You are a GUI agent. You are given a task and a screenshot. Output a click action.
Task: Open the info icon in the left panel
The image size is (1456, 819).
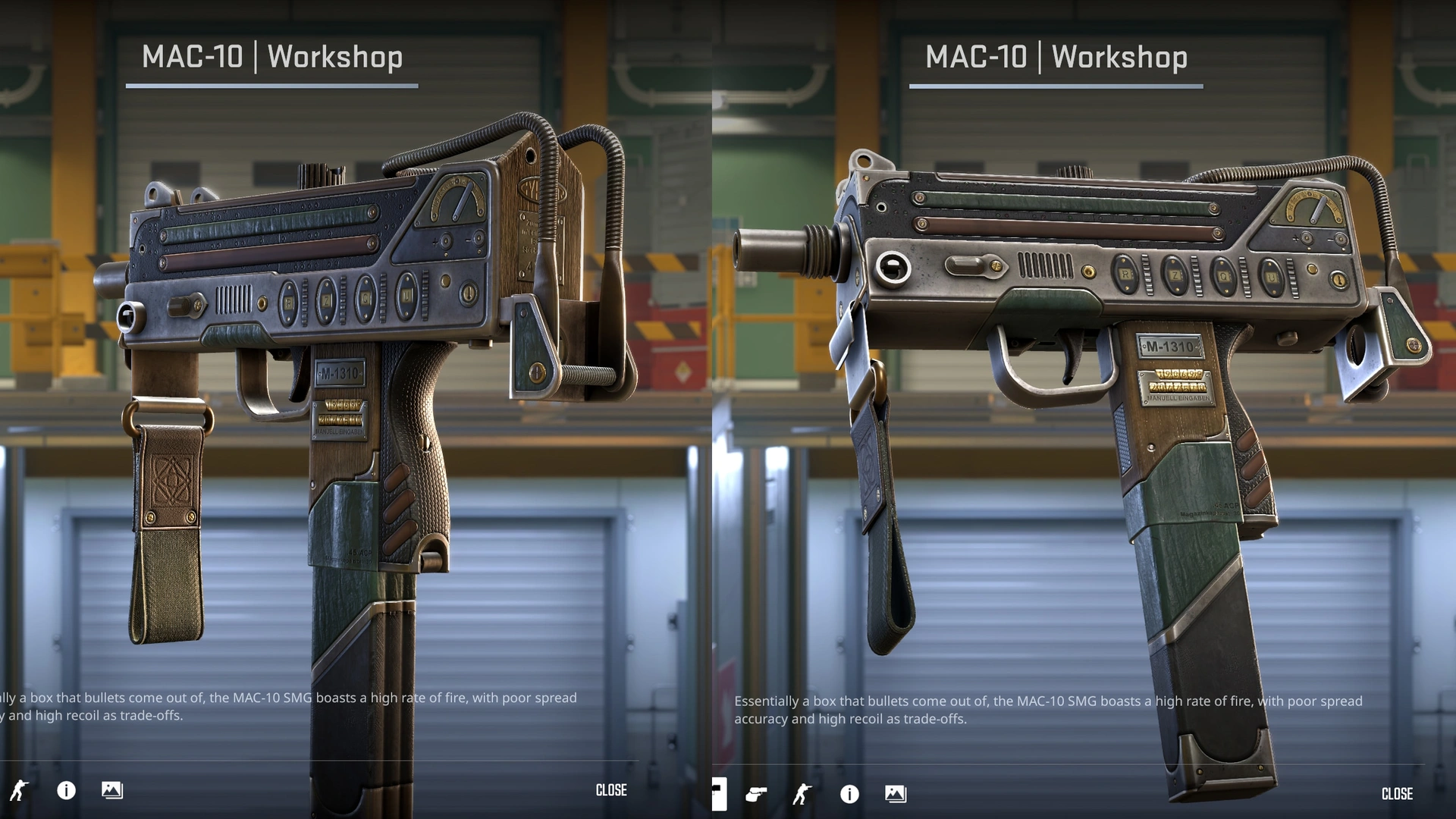point(67,791)
